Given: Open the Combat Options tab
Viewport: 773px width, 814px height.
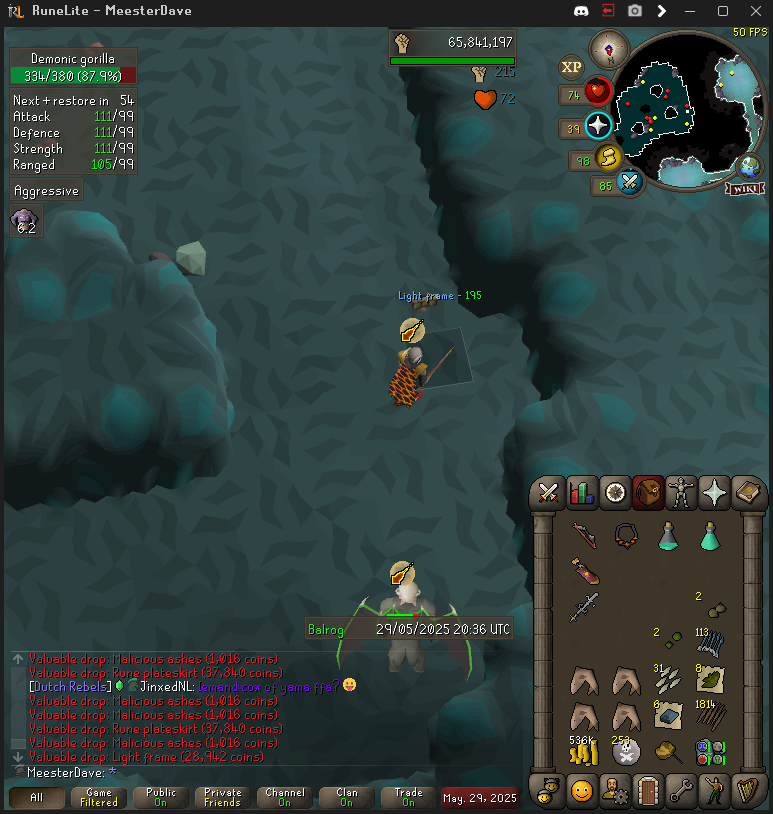Looking at the screenshot, I should click(548, 492).
